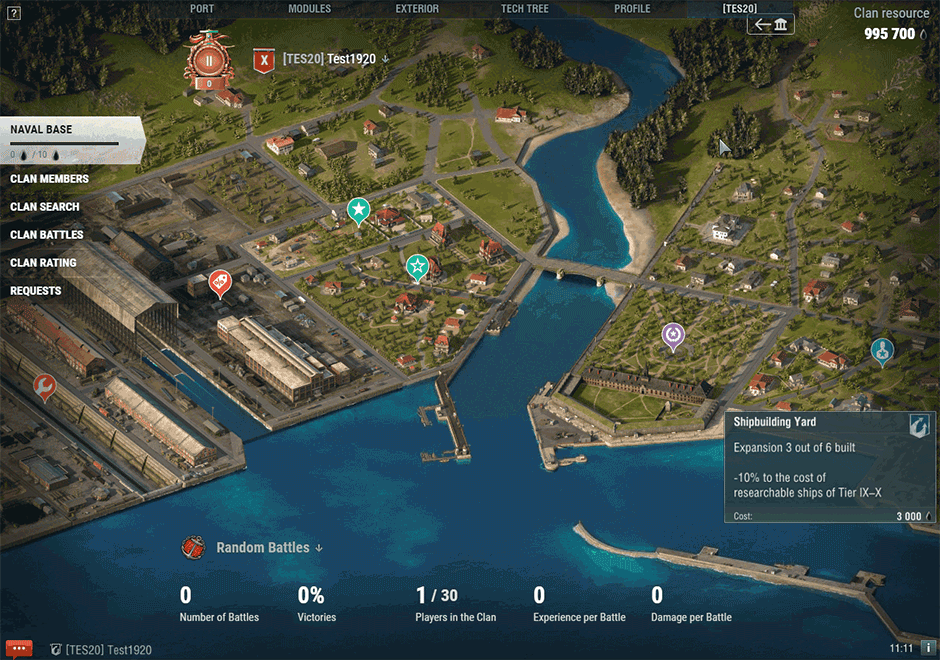Open the PORT tab

pos(202,9)
